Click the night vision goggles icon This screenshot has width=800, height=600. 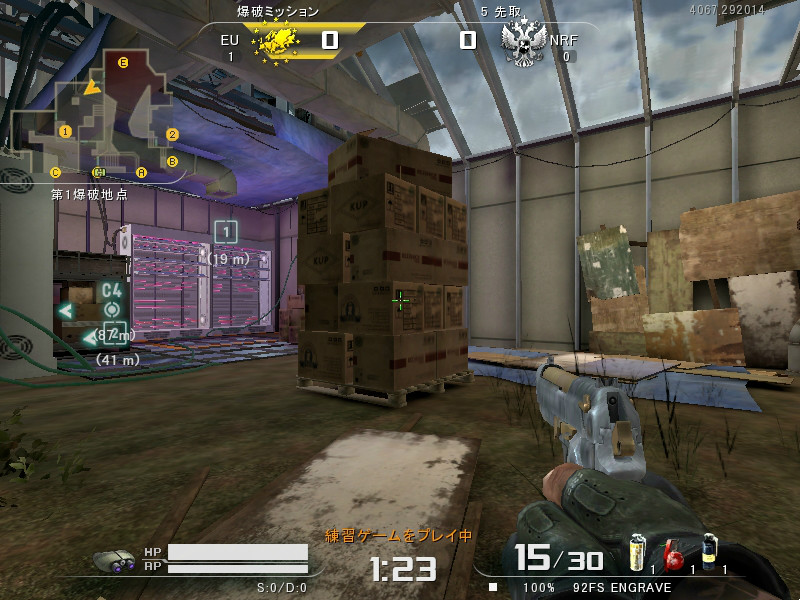[115, 560]
